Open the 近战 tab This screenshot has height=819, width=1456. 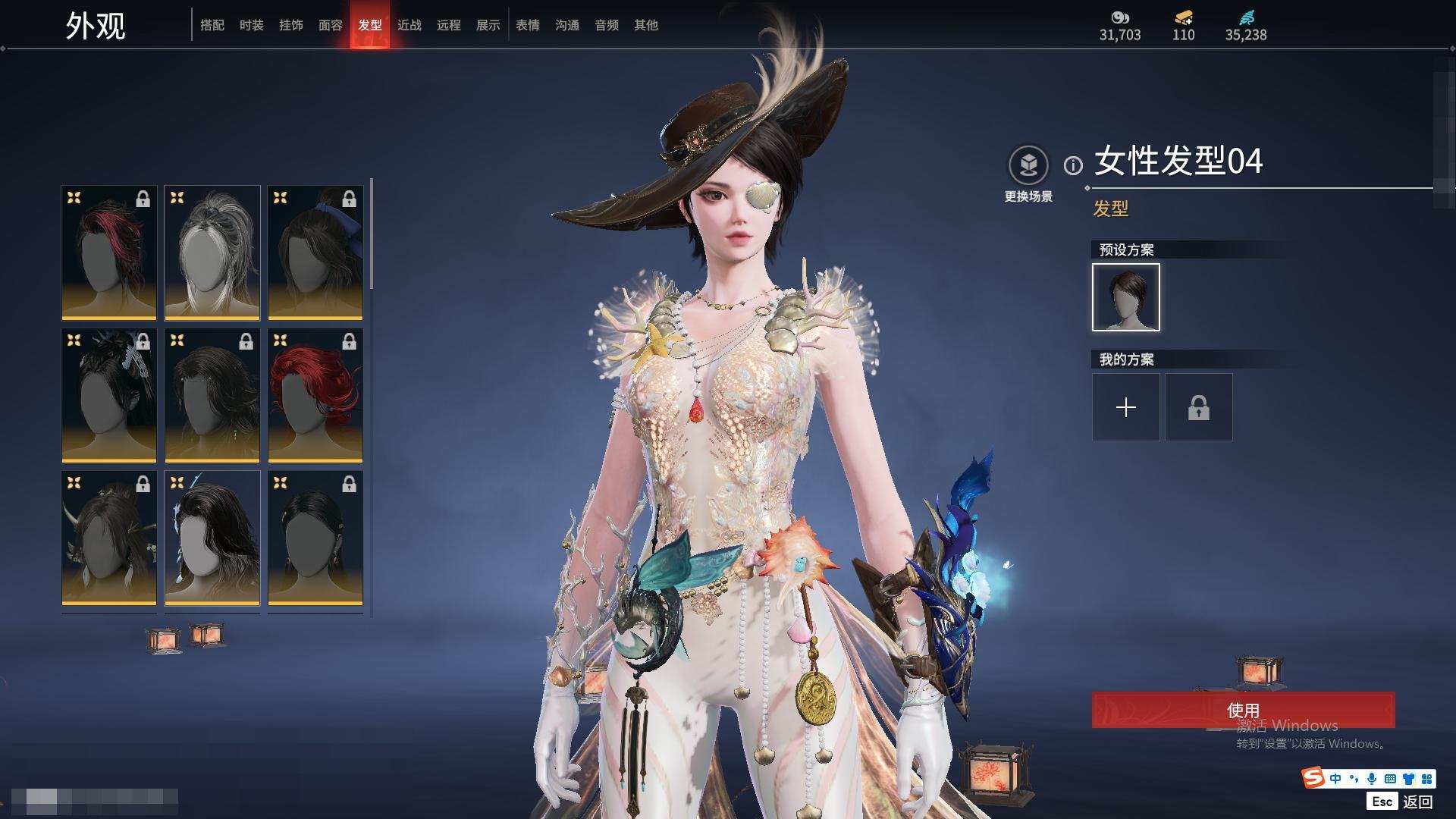point(409,25)
